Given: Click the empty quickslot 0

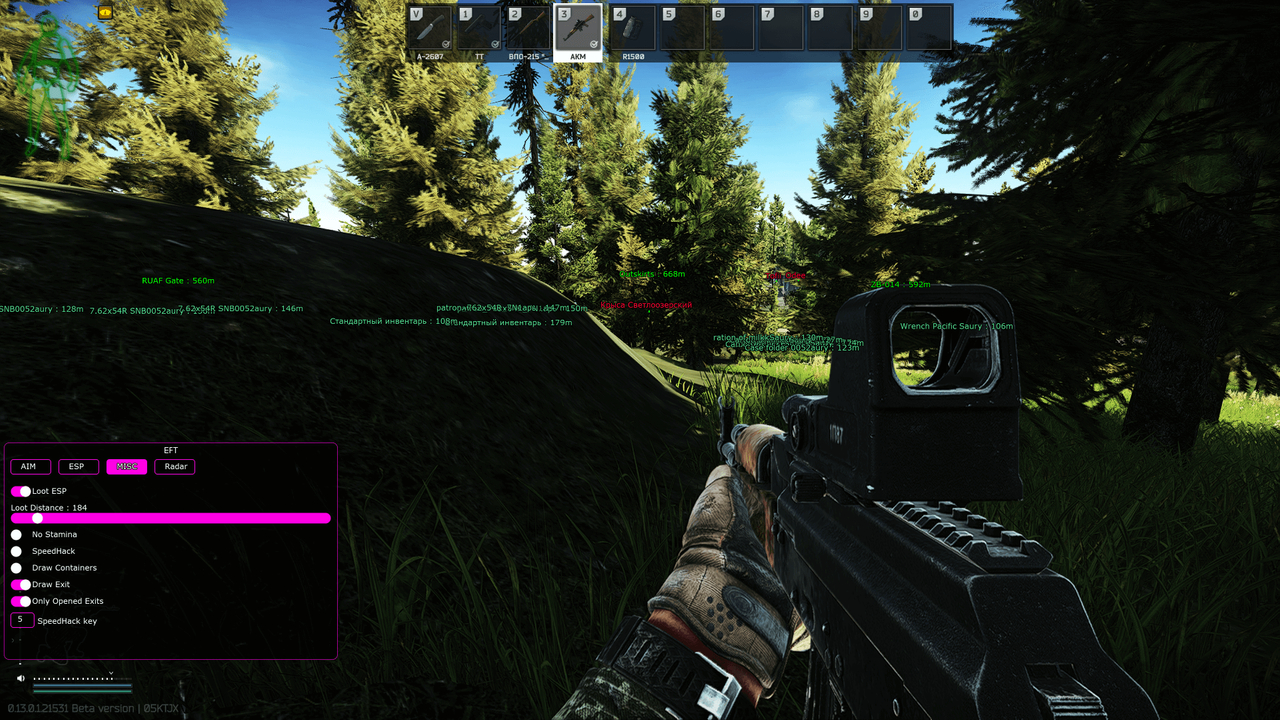Looking at the screenshot, I should tap(930, 27).
